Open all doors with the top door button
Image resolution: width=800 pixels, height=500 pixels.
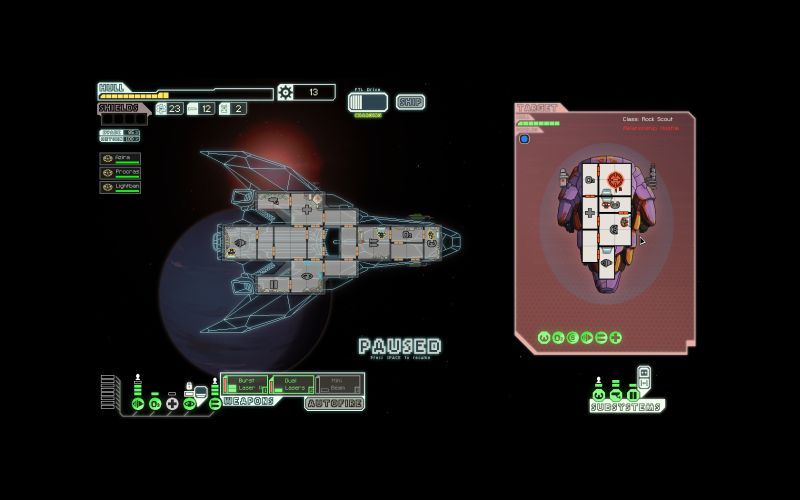pyautogui.click(x=644, y=372)
